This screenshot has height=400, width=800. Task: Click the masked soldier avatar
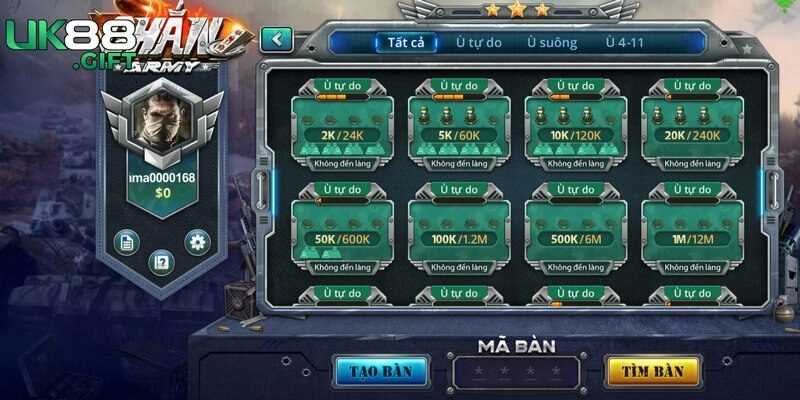click(161, 126)
